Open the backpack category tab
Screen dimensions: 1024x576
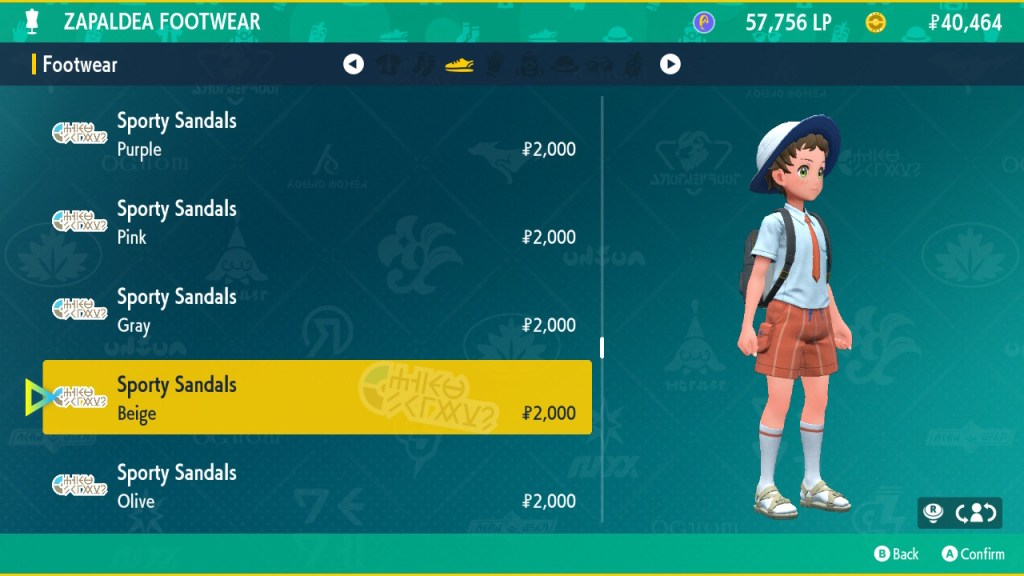530,65
